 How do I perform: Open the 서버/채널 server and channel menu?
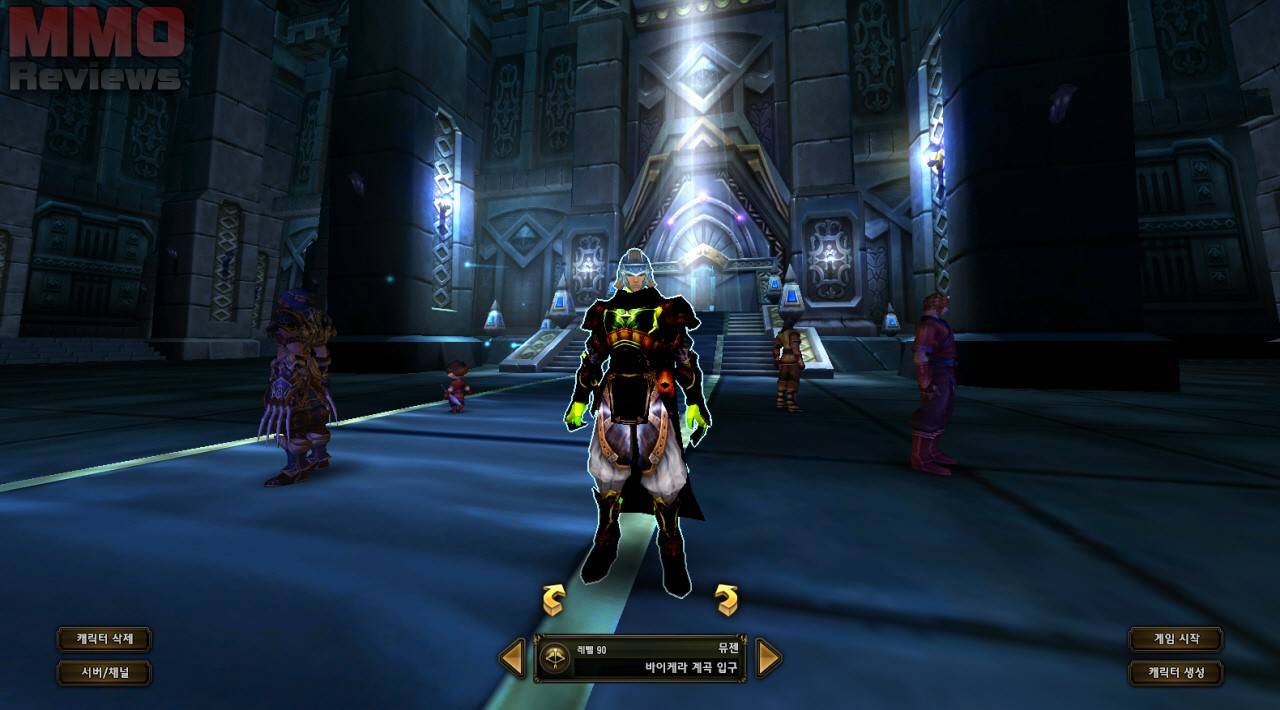[104, 672]
